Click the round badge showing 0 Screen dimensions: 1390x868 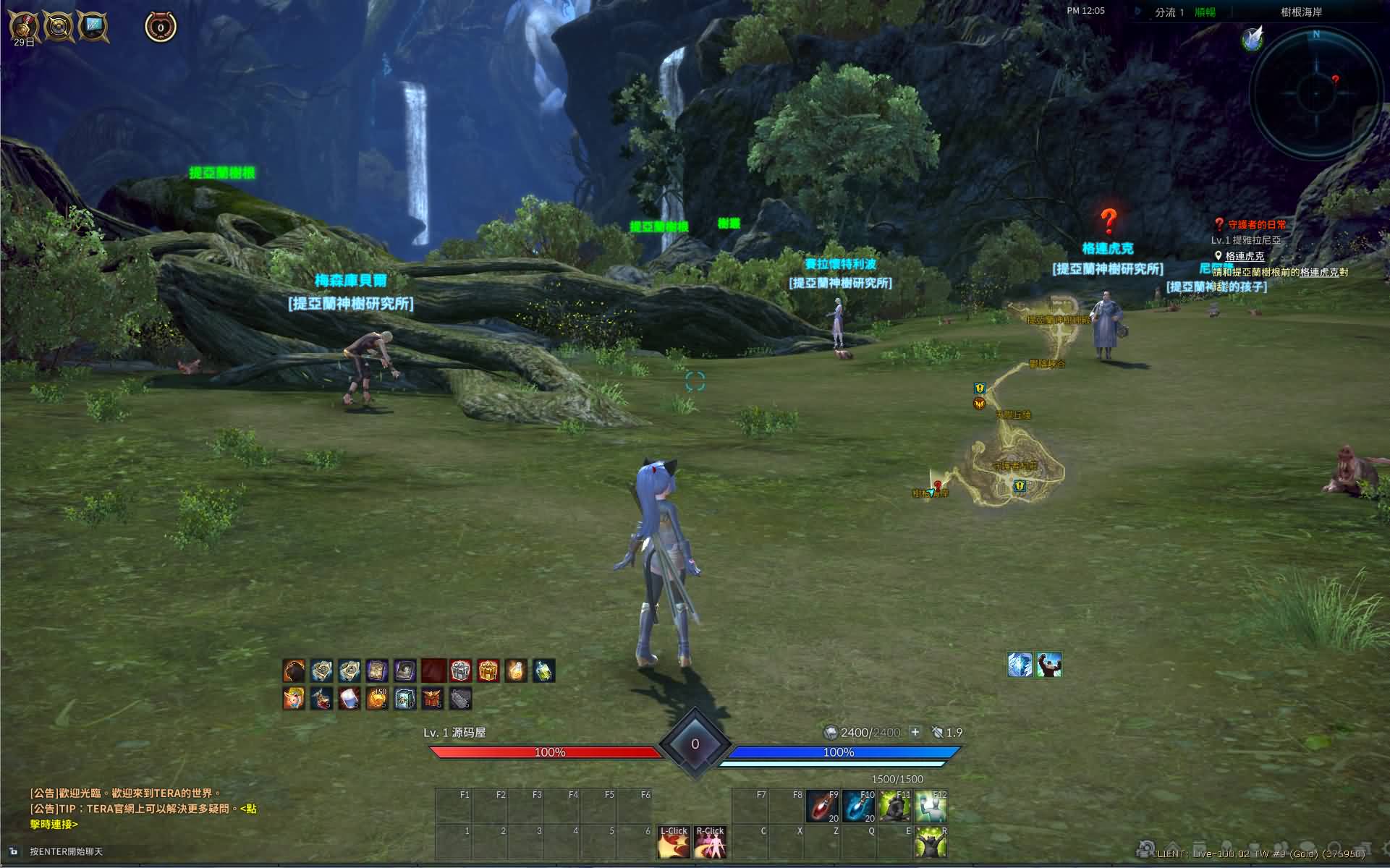coord(161,28)
